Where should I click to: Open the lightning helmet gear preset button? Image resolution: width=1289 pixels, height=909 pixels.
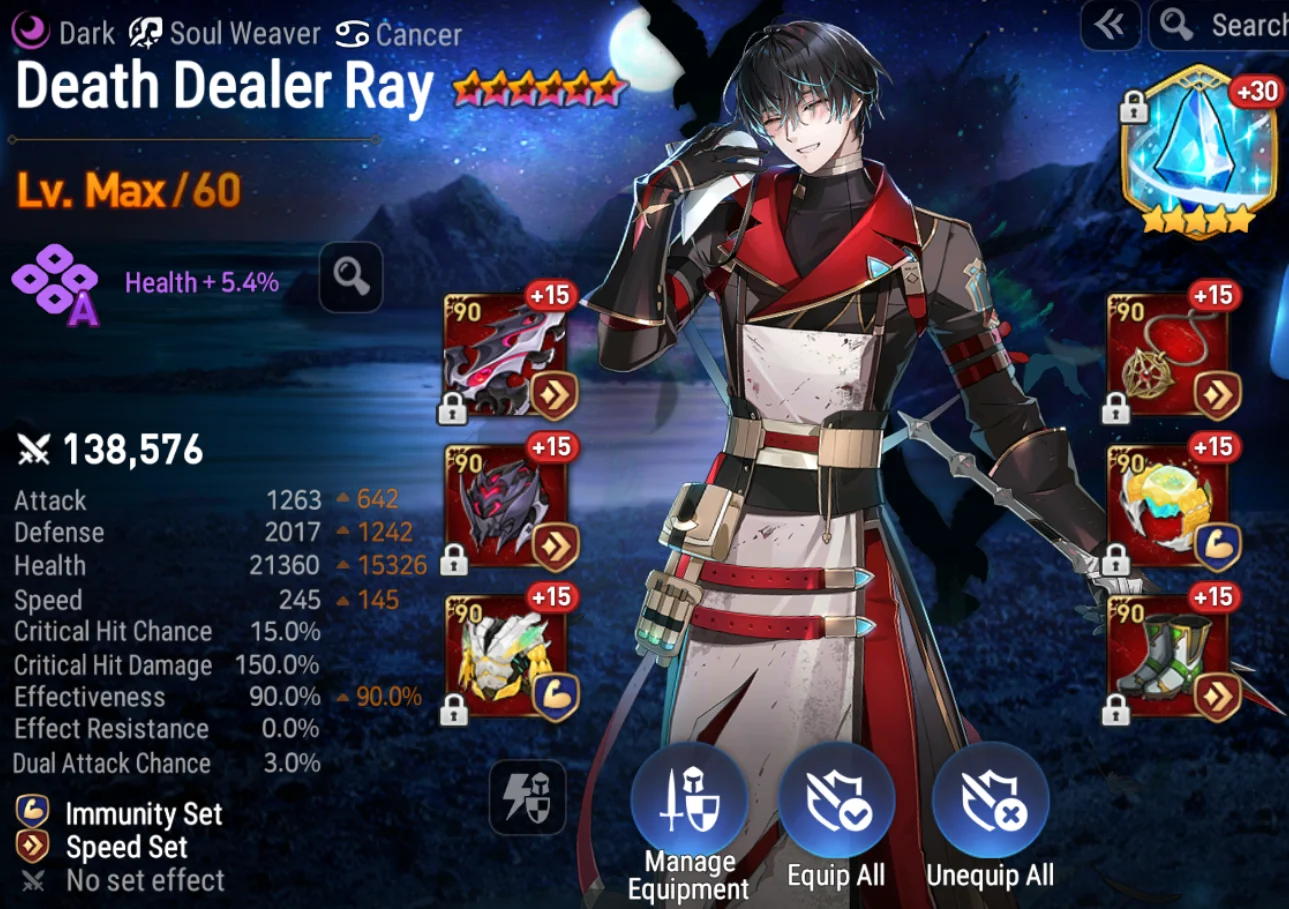point(527,797)
